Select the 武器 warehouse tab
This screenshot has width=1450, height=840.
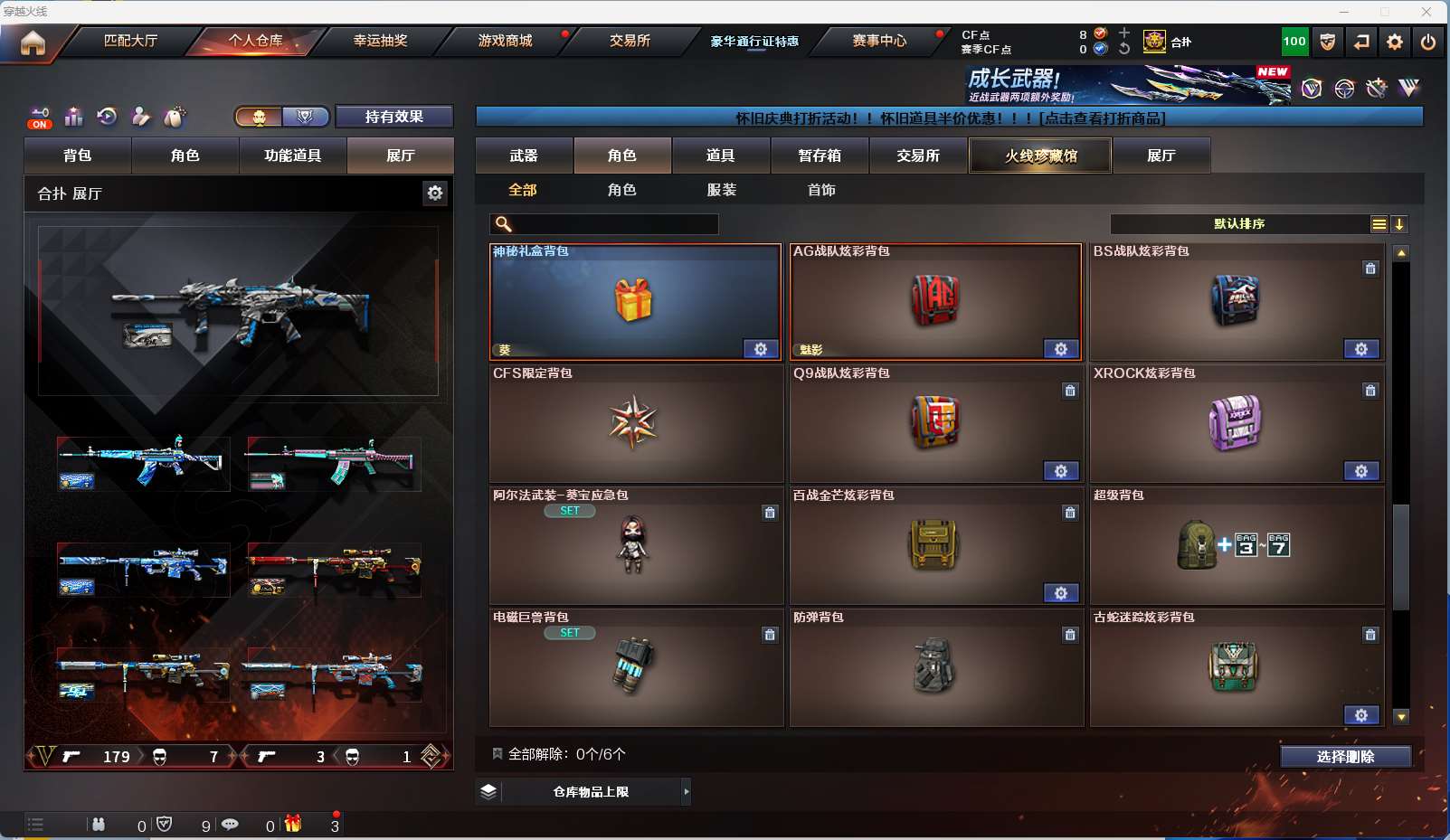(524, 156)
